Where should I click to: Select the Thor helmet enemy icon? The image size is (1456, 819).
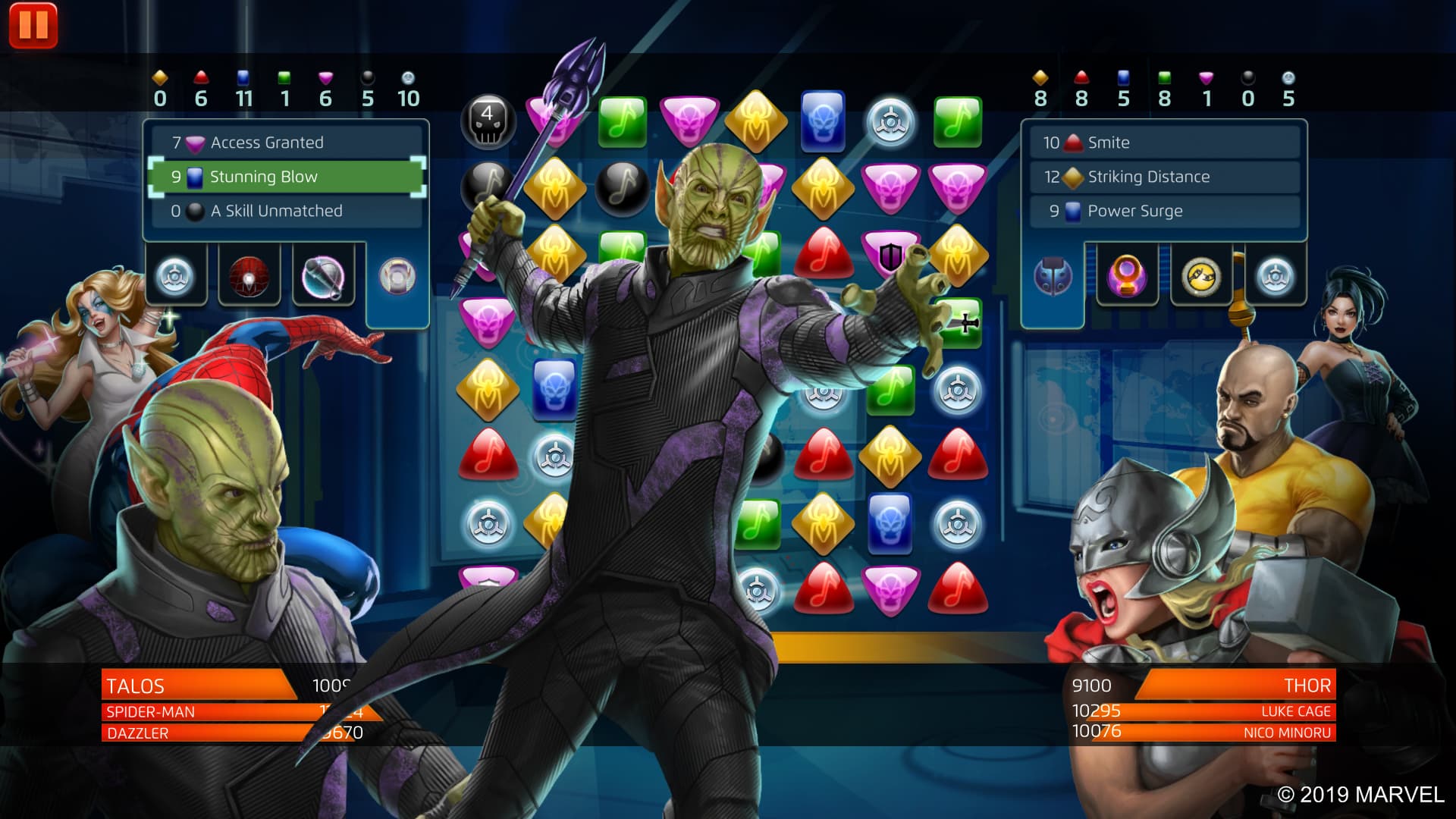coord(1053,276)
